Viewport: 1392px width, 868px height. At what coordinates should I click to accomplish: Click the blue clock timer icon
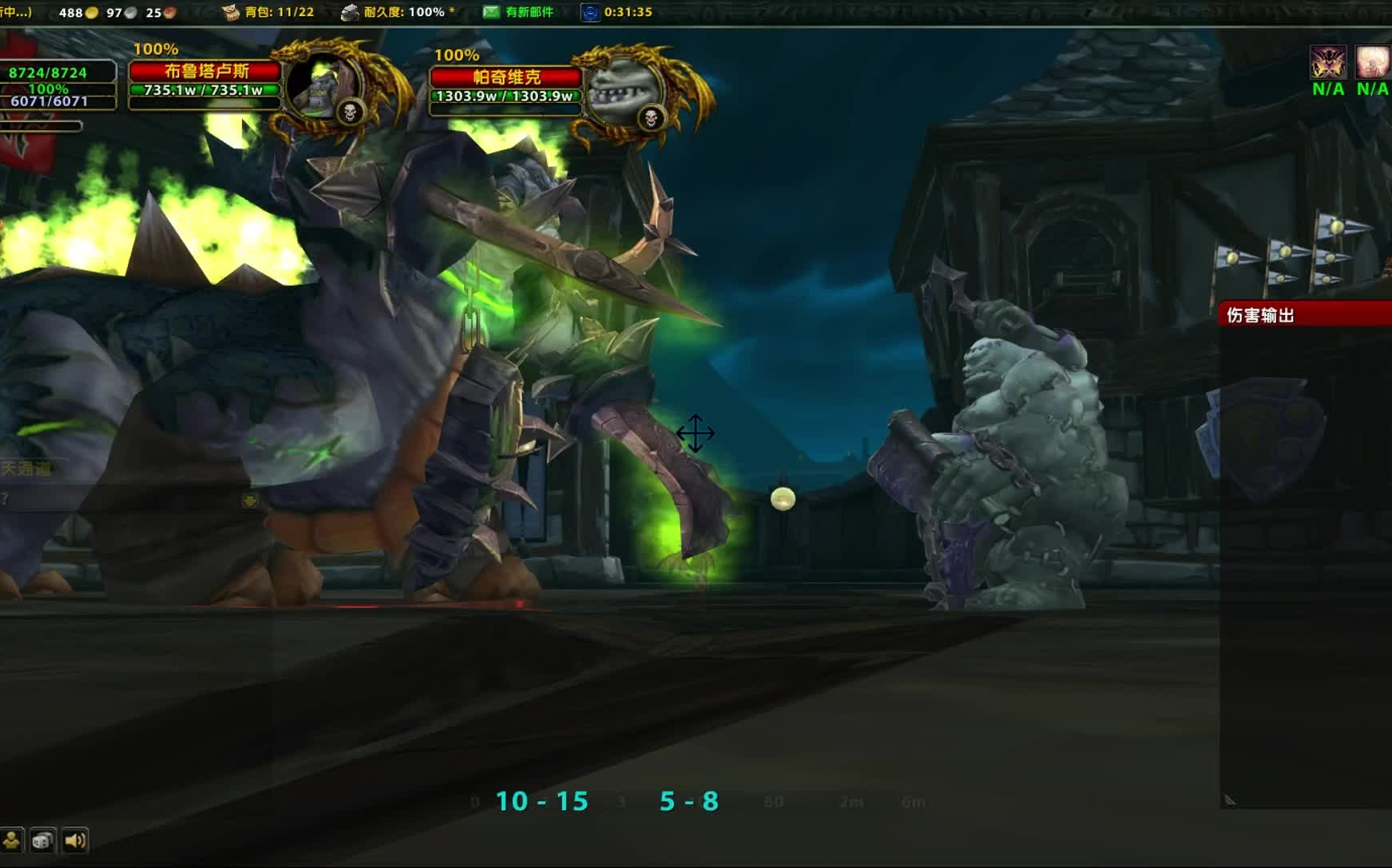tap(589, 12)
